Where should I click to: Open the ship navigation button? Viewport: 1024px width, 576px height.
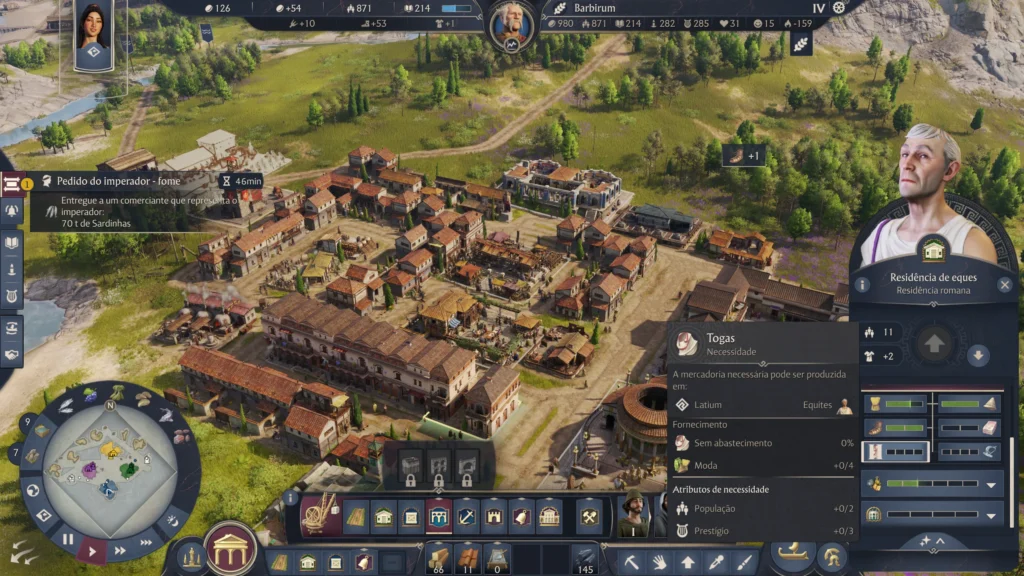tap(789, 554)
